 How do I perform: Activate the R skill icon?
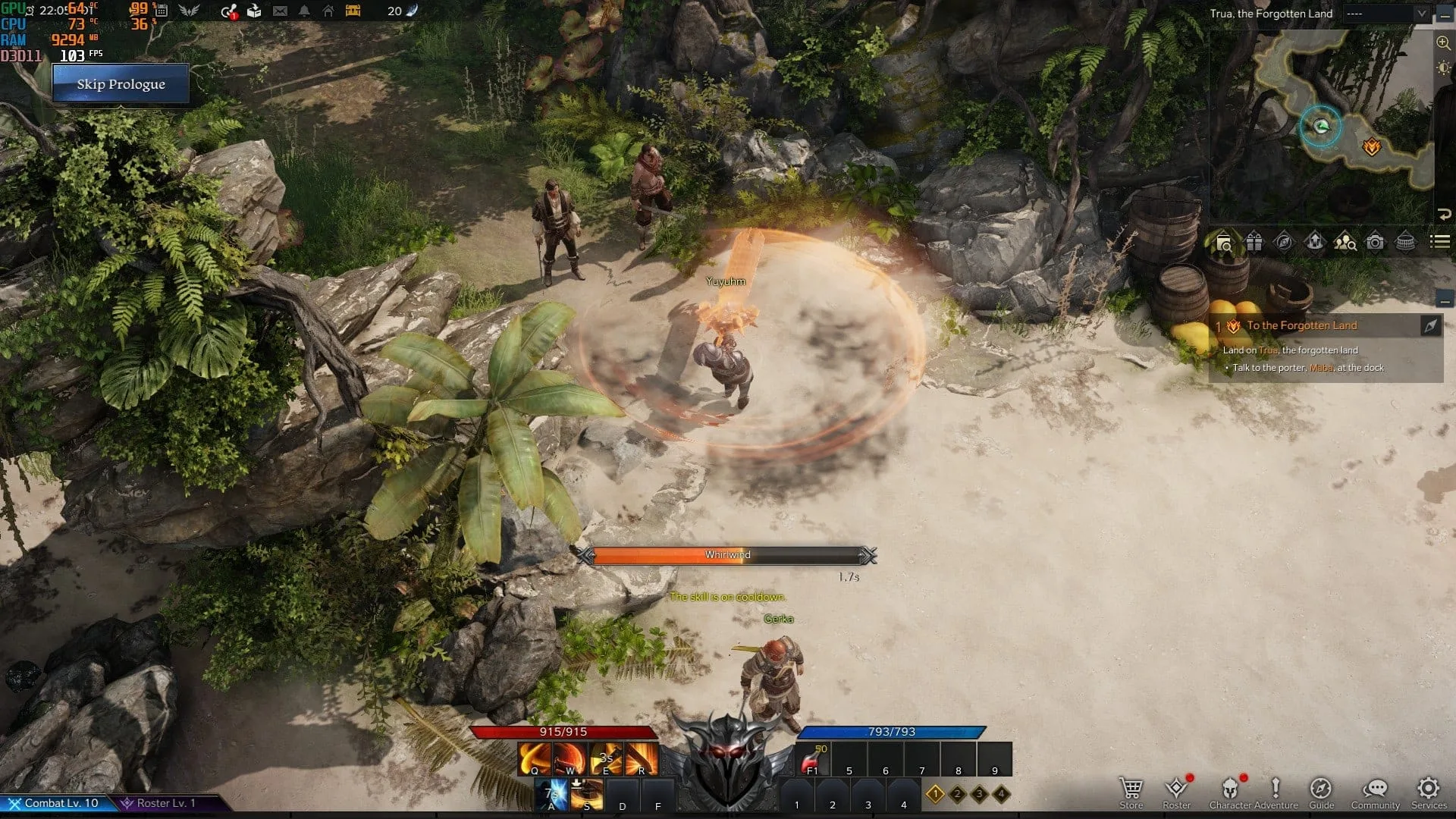(642, 759)
